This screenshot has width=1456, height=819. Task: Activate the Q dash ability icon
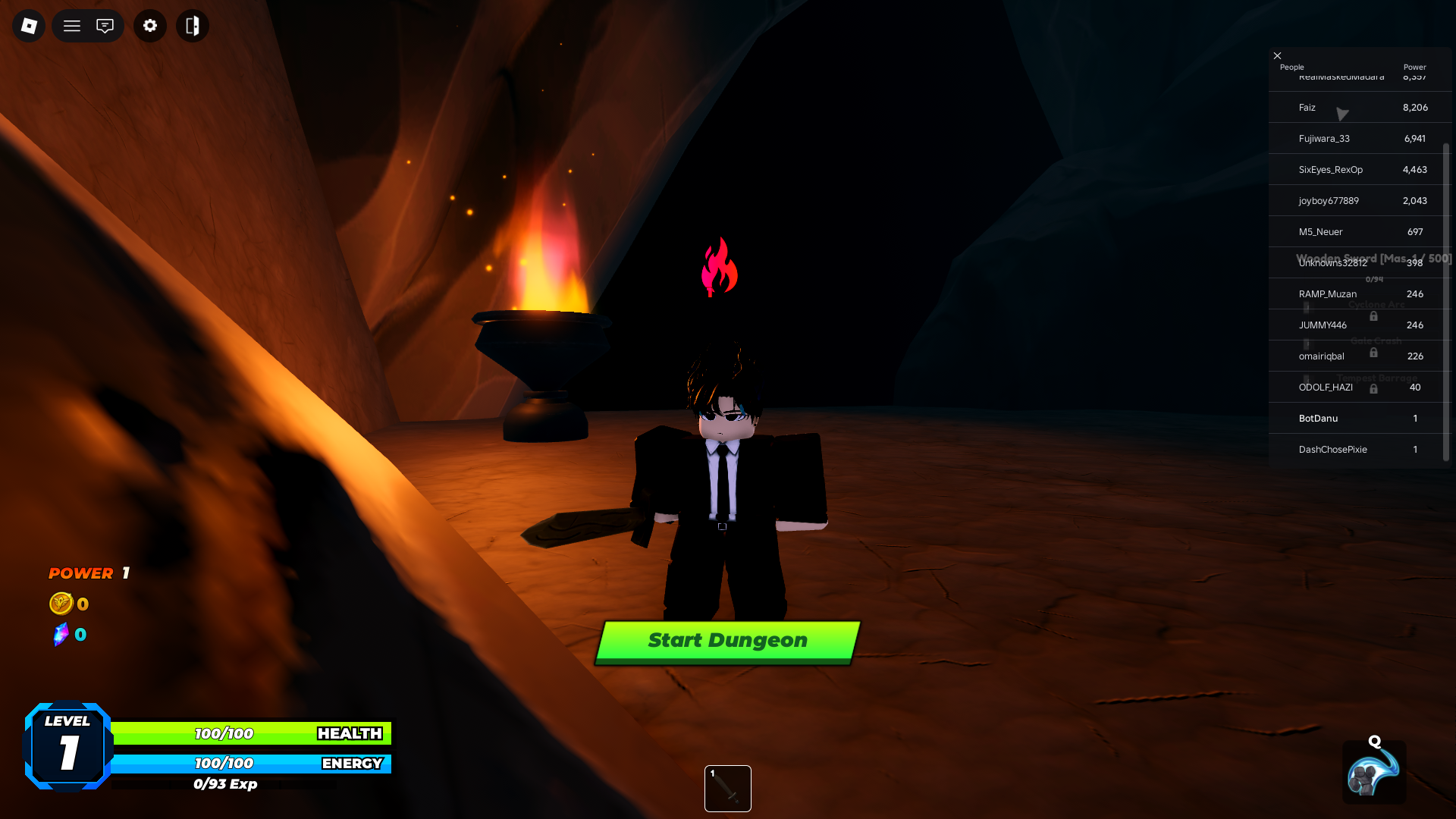1373,772
